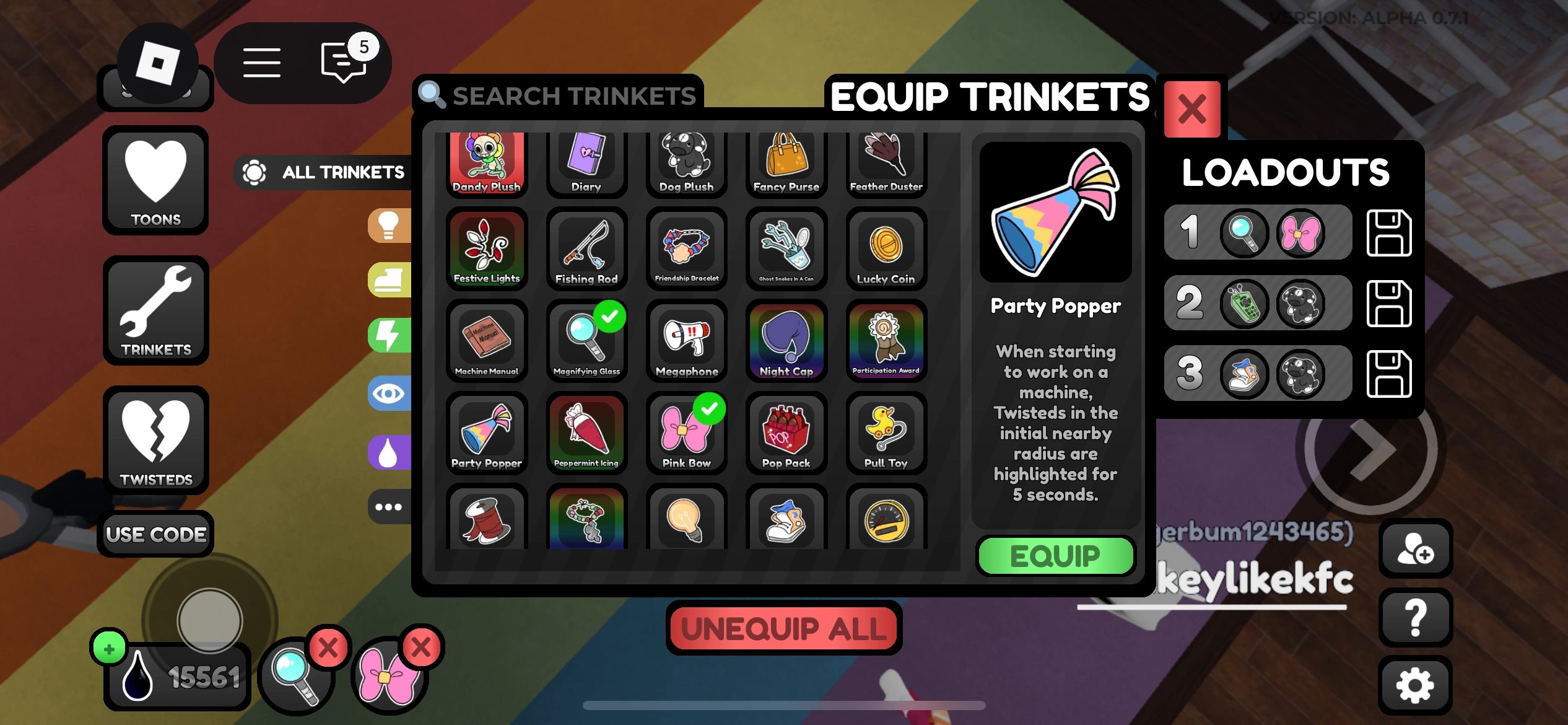The height and width of the screenshot is (725, 1568).
Task: Toggle the eye category filter
Action: point(389,393)
